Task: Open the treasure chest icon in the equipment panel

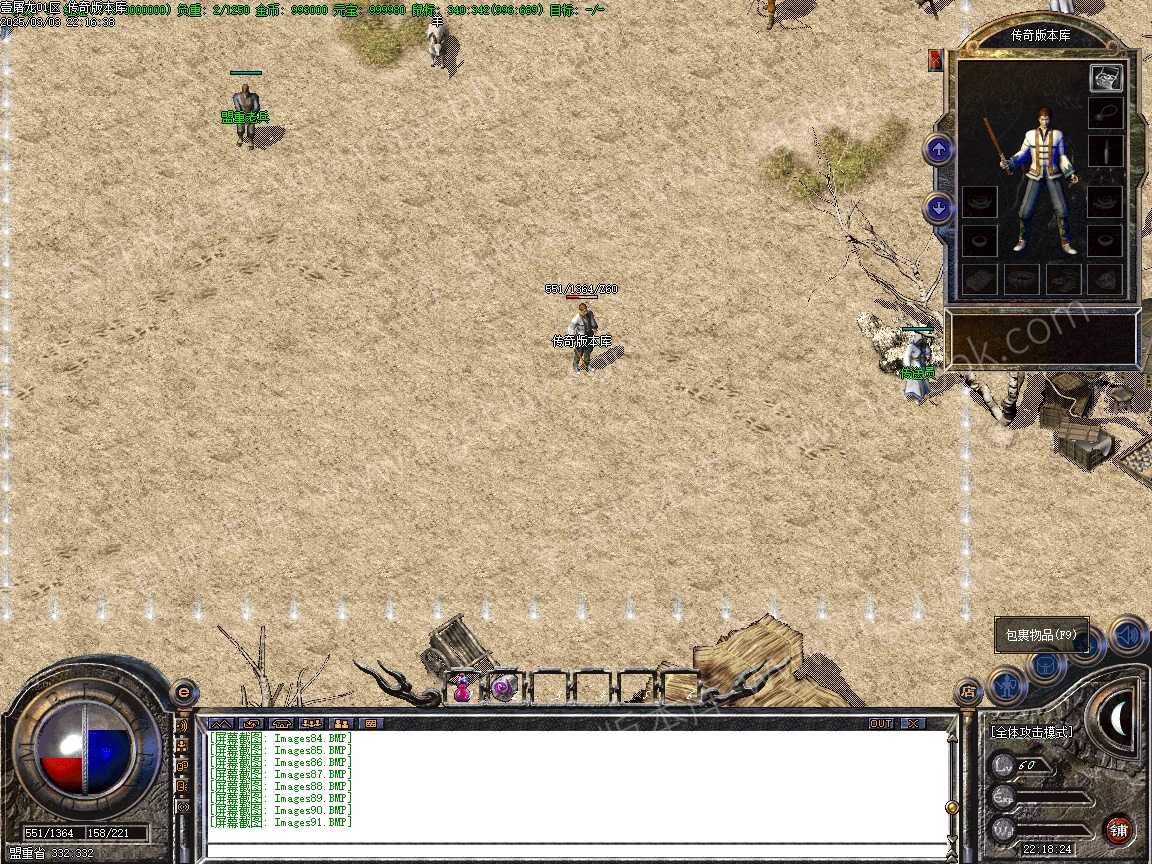Action: click(1105, 77)
